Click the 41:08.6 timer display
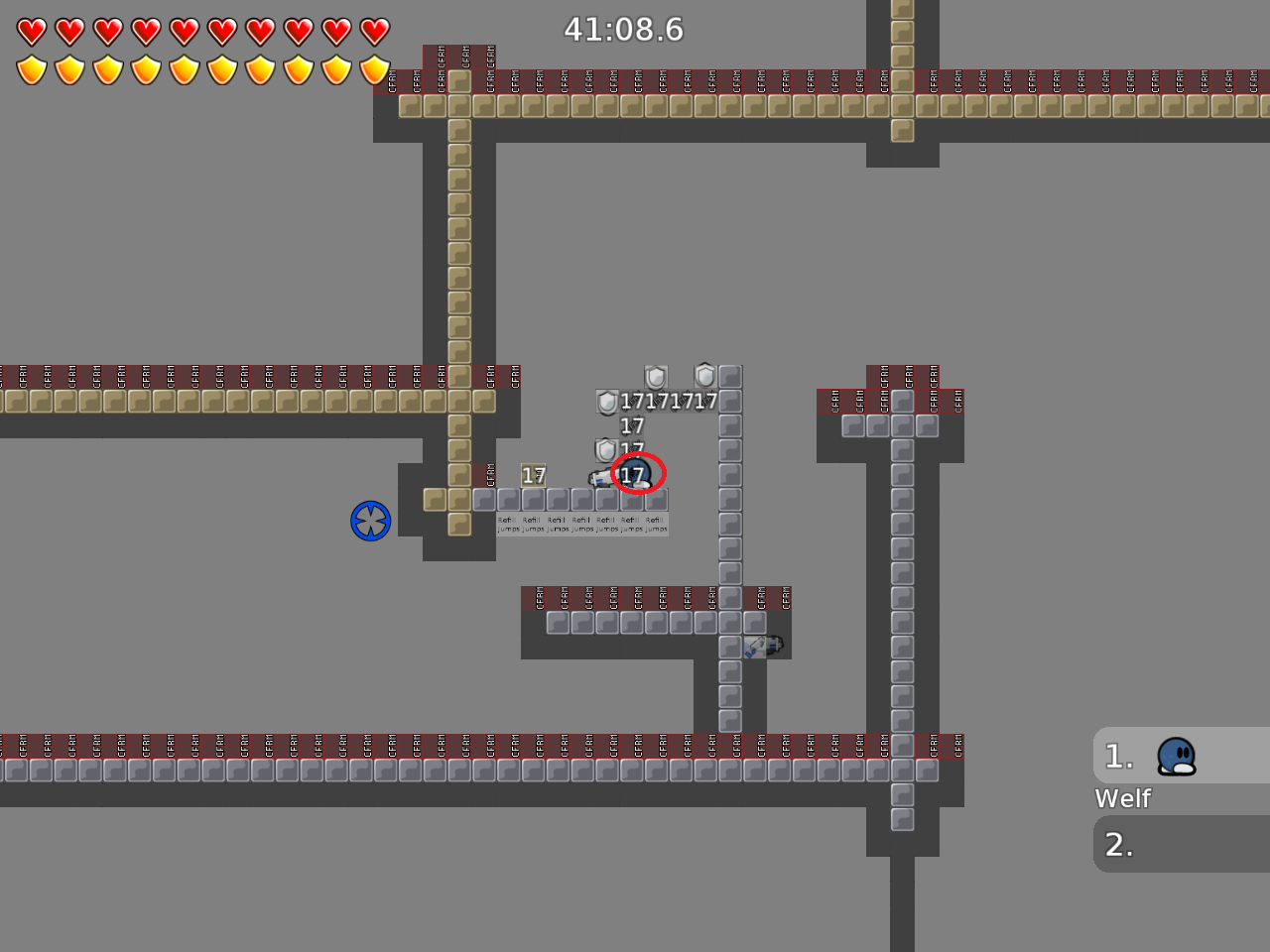The height and width of the screenshot is (952, 1270). click(624, 30)
